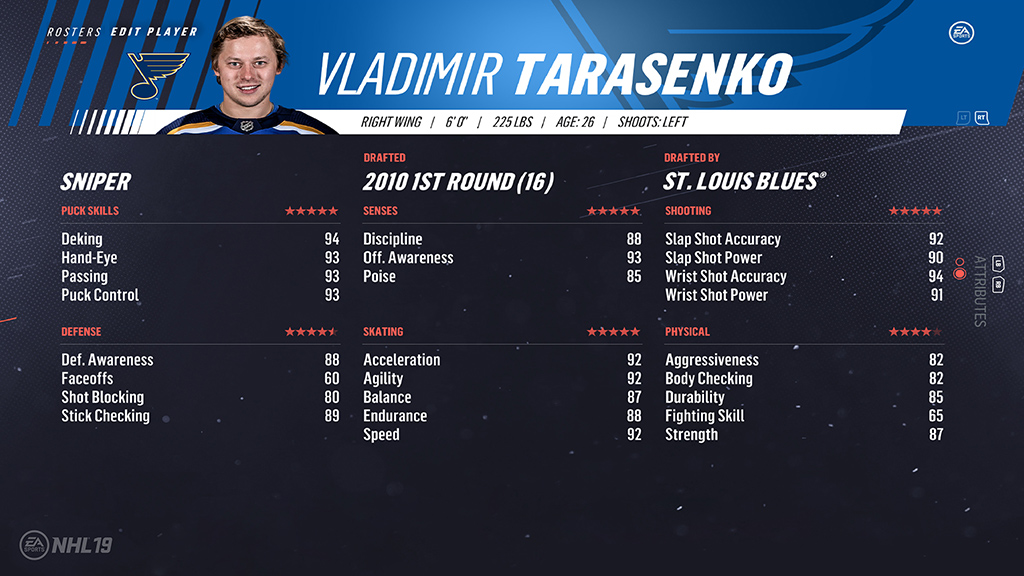The image size is (1024, 576).
Task: Pick the Stick Checking attribute
Action: coord(200,416)
